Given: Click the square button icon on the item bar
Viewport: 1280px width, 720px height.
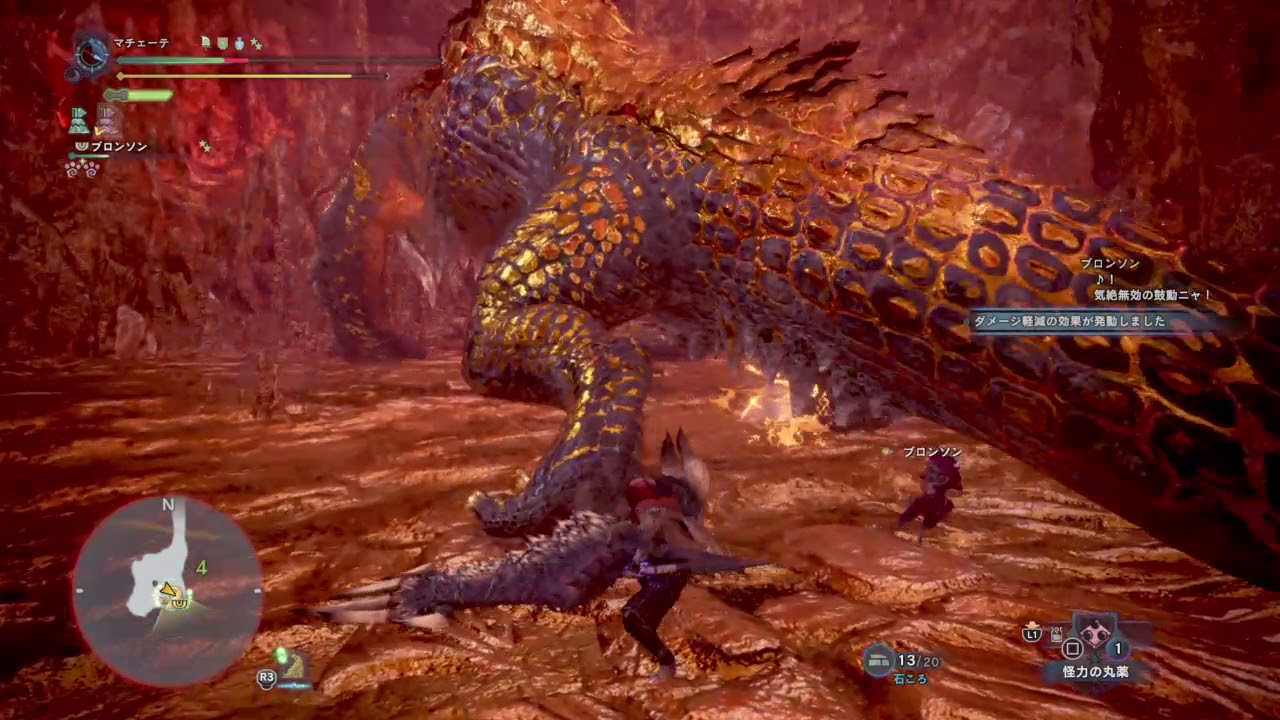Looking at the screenshot, I should tap(1072, 649).
